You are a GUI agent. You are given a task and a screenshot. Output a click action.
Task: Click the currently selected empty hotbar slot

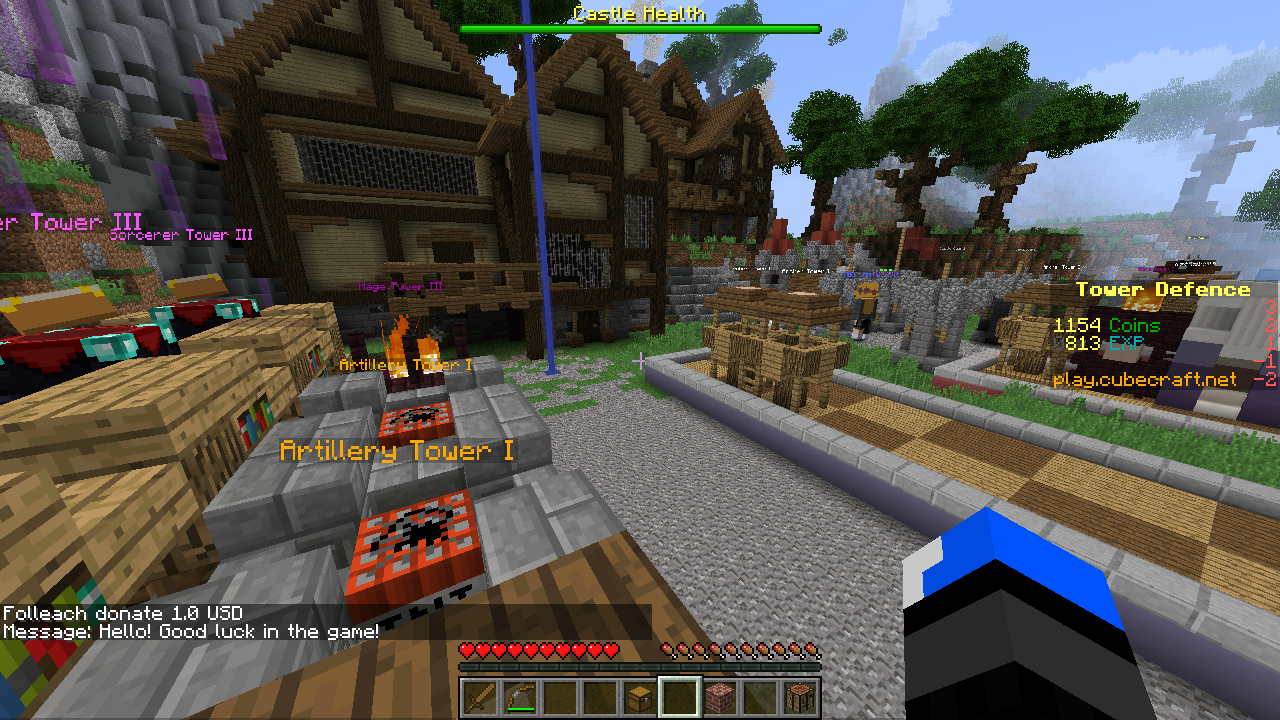coord(678,693)
